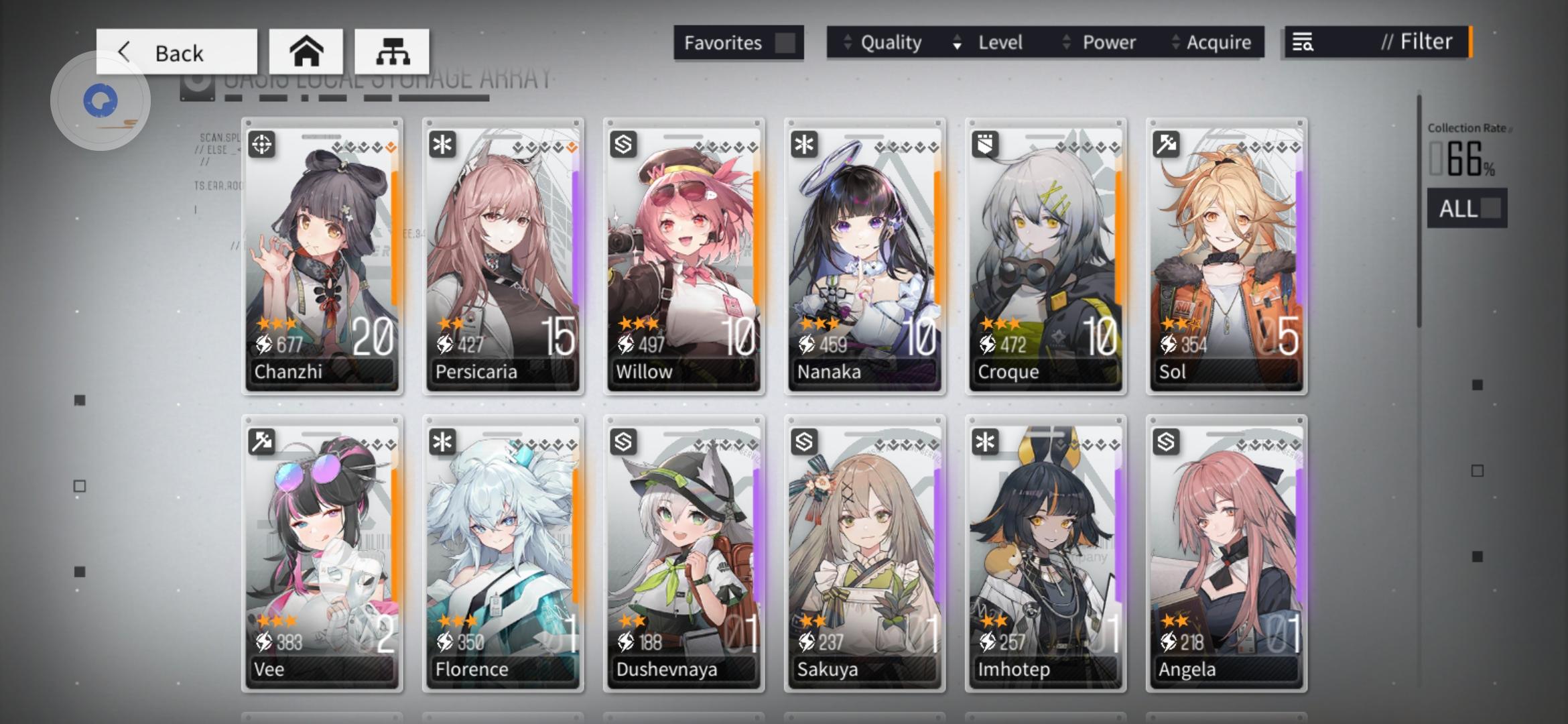Open the Filter panel

[1417, 42]
